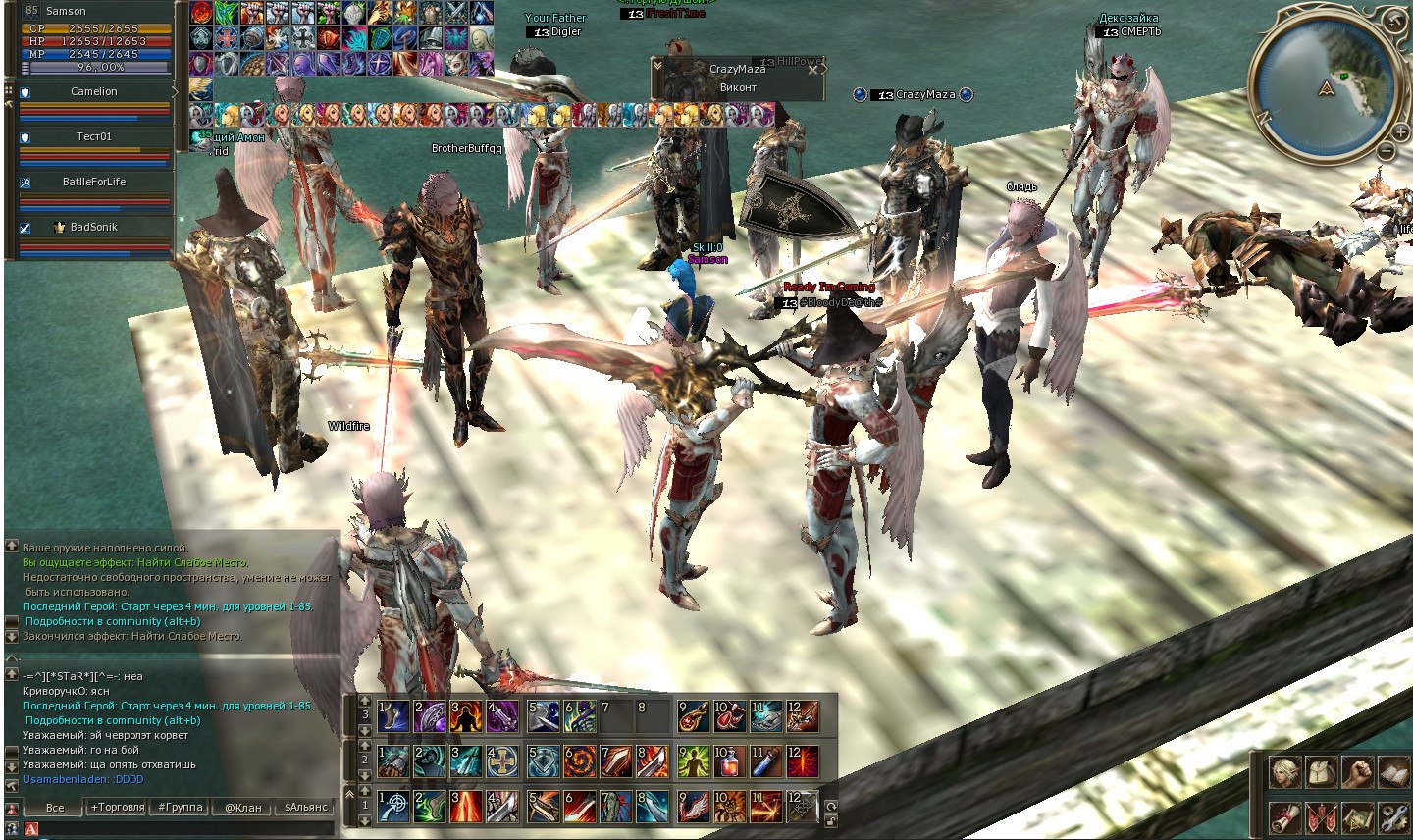Switch to the @Клан chat tab
Image resolution: width=1413 pixels, height=840 pixels.
tap(243, 808)
